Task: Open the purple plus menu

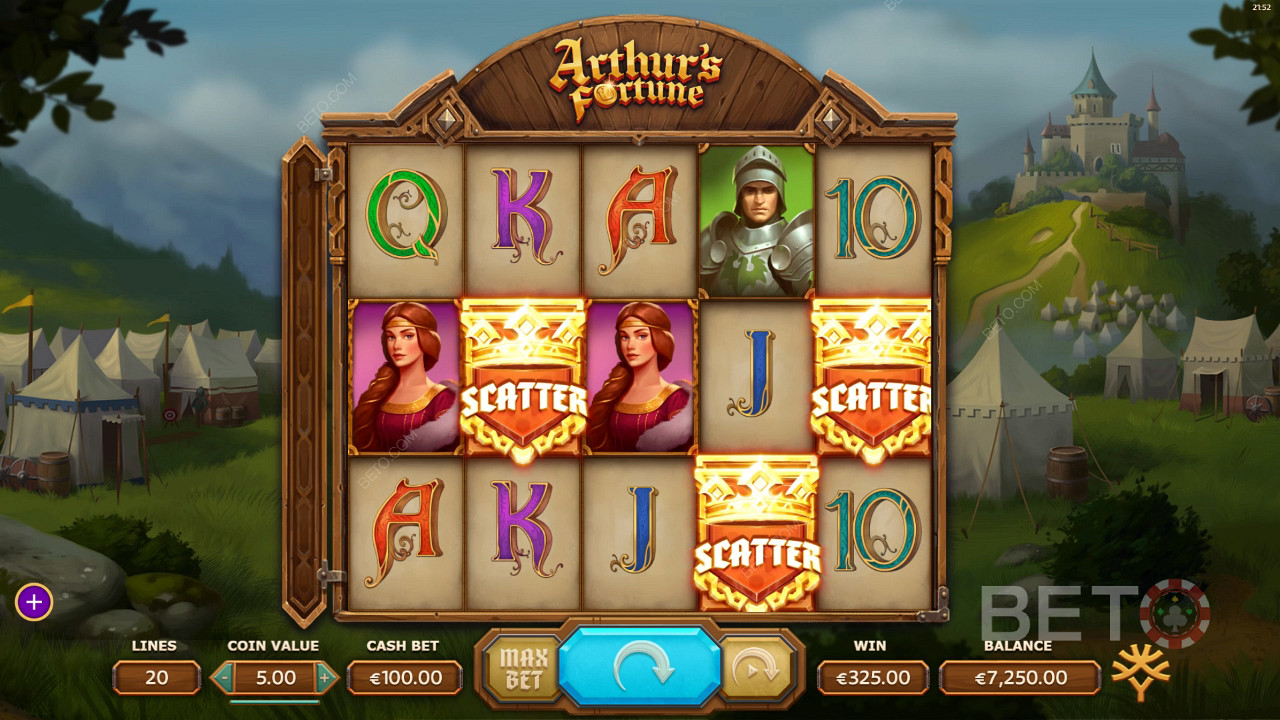Action: point(34,602)
